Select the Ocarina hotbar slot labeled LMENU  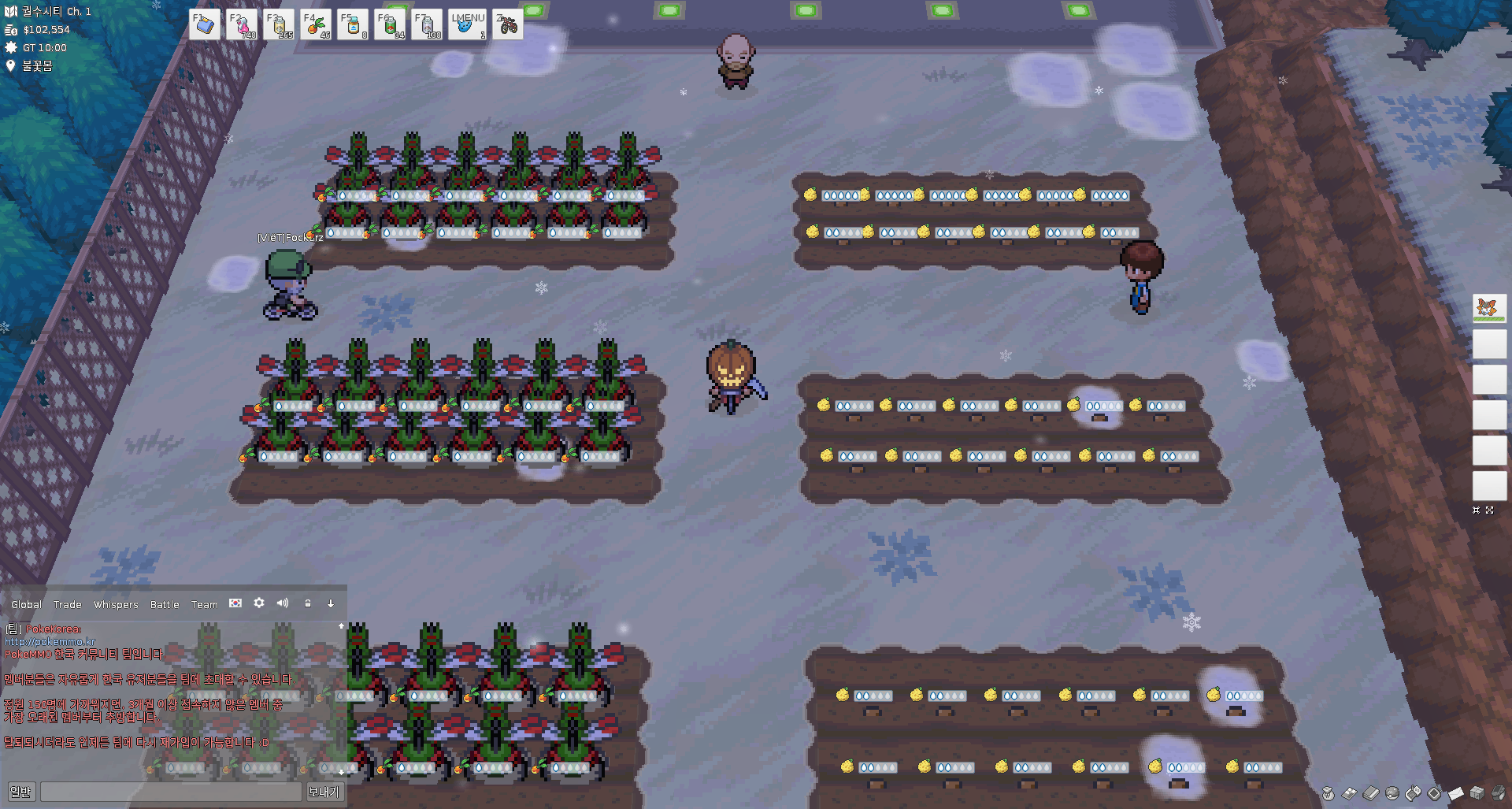pos(467,24)
